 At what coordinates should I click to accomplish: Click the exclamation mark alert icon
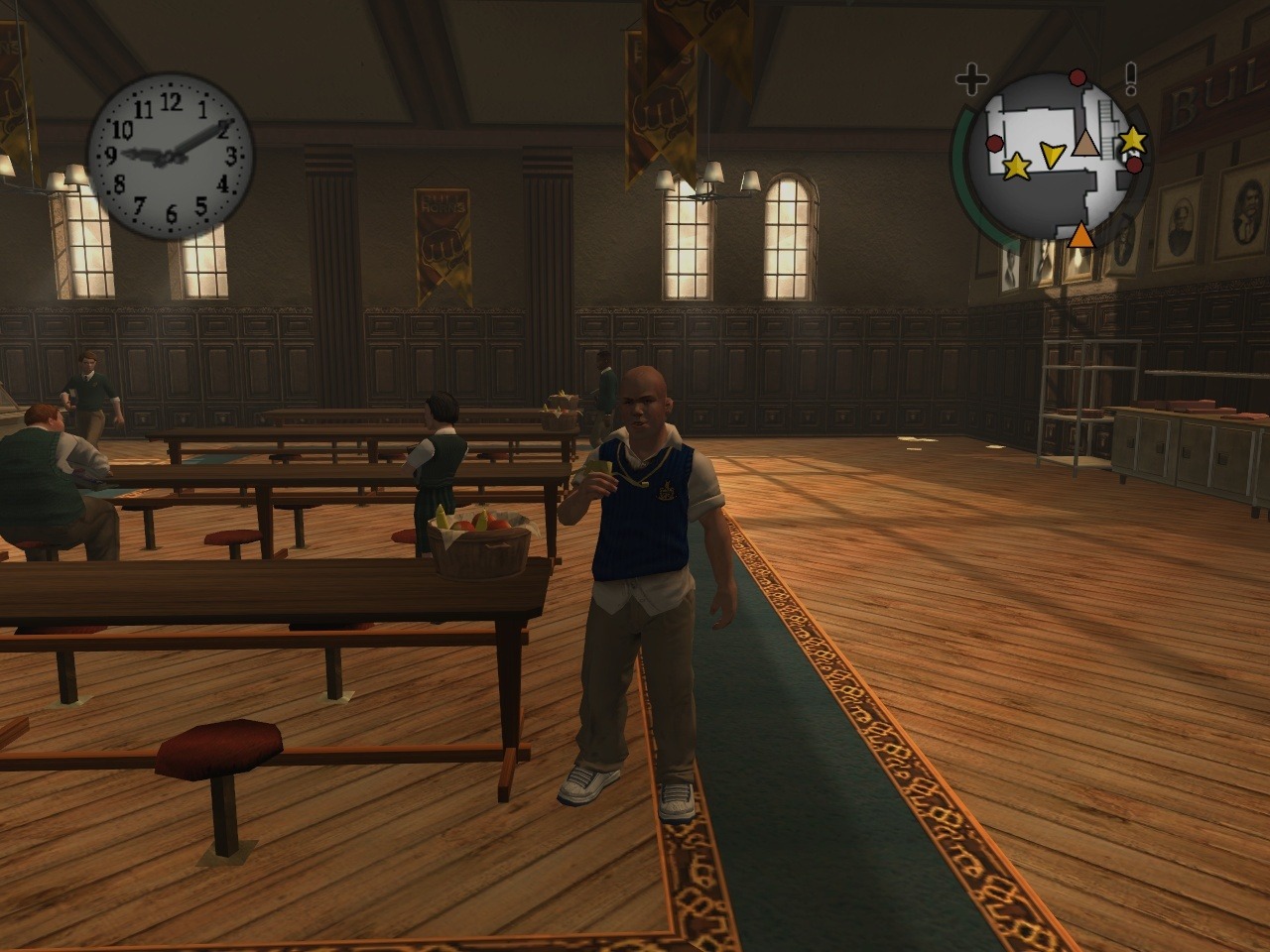[x=1130, y=78]
